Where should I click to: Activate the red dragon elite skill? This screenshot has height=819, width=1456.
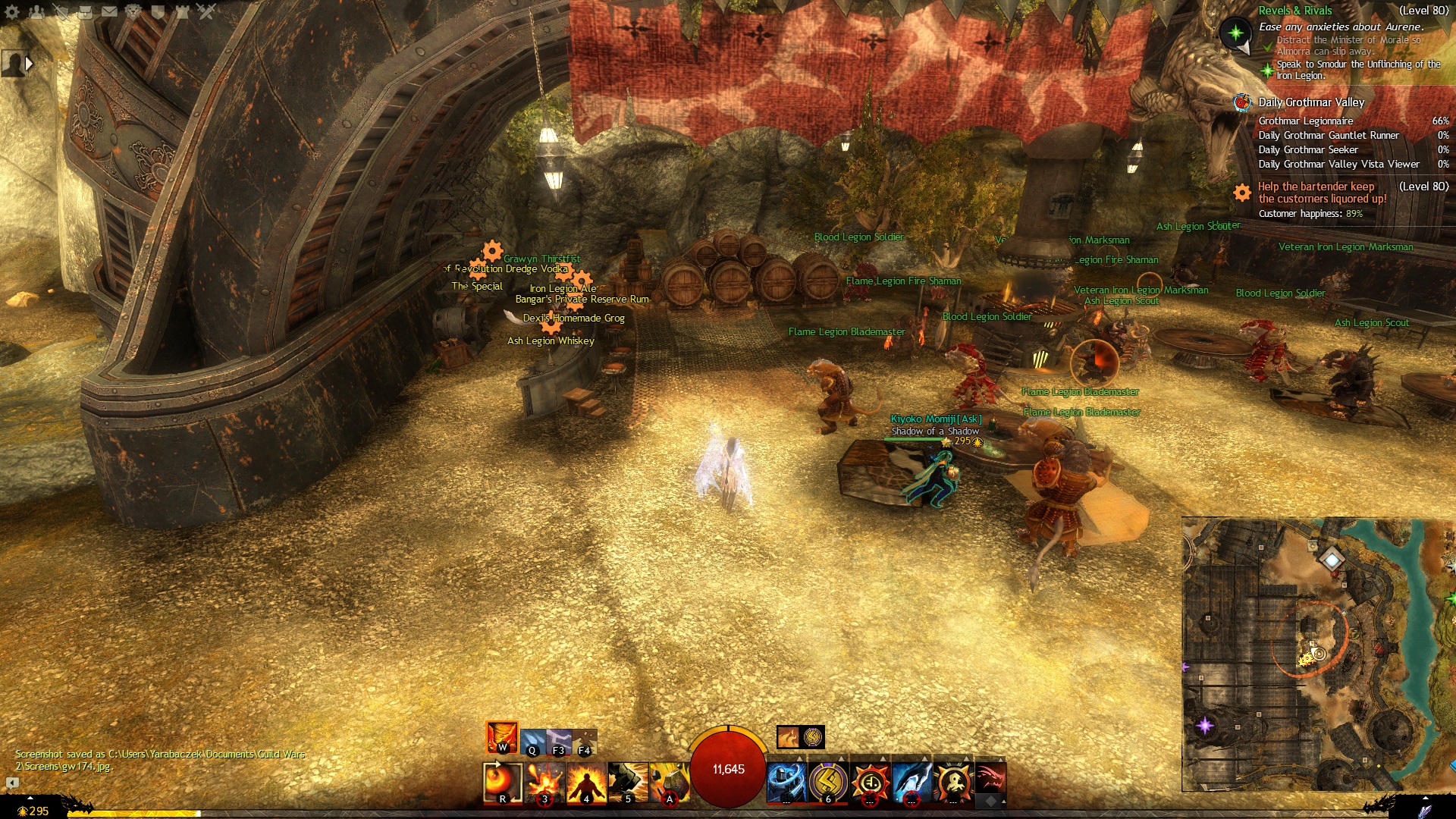(990, 779)
